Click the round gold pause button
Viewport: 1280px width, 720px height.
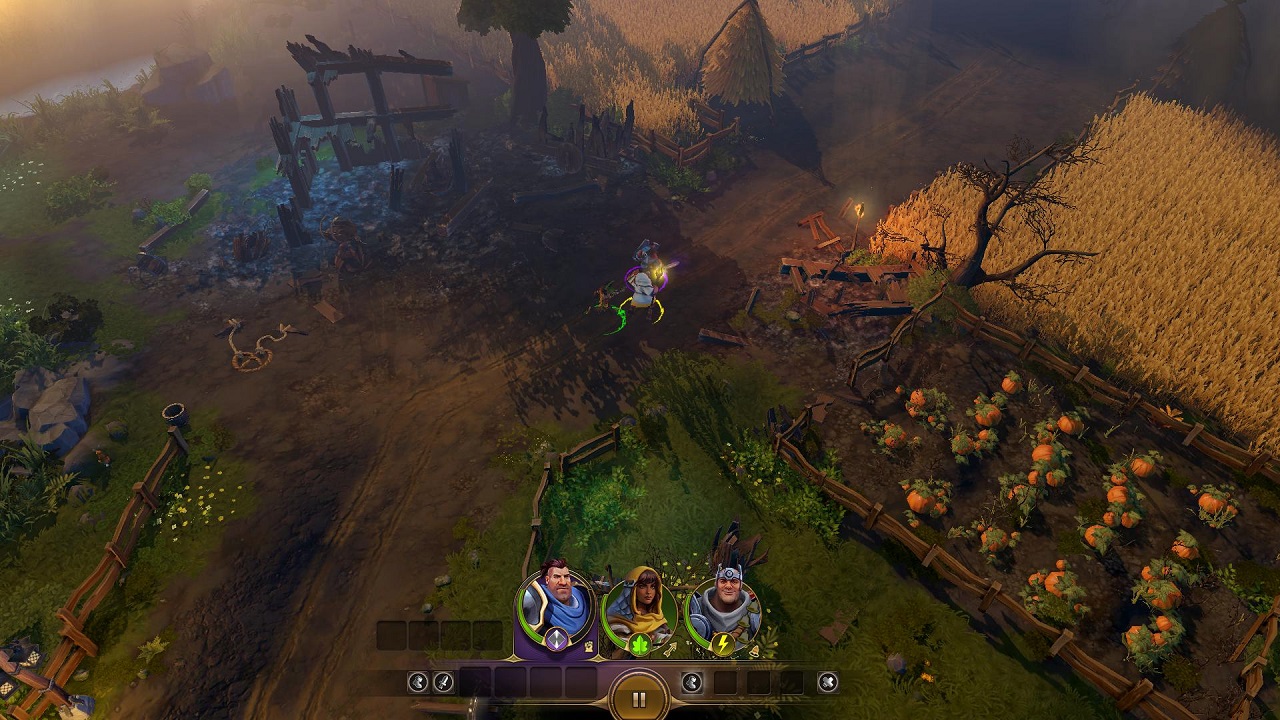639,699
